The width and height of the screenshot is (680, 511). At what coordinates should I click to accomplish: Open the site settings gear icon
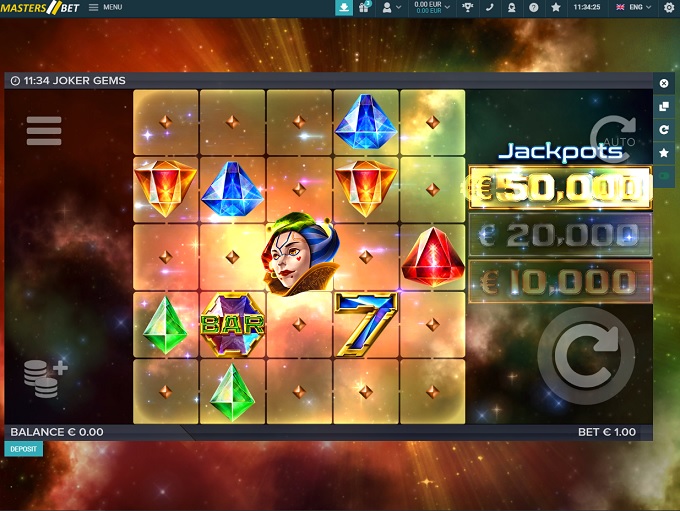click(x=669, y=7)
